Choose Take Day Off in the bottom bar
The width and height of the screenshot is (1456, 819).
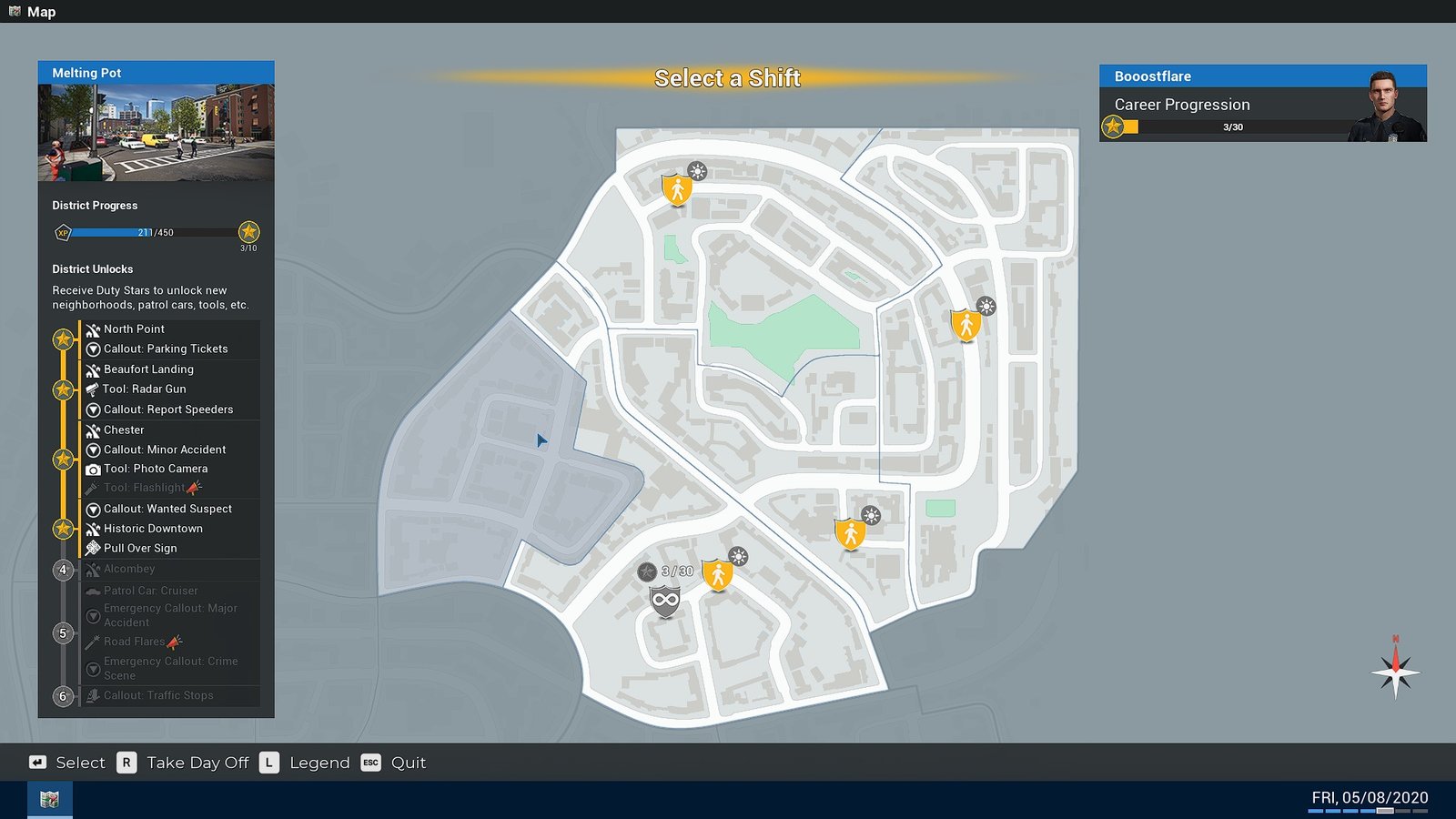pos(197,763)
